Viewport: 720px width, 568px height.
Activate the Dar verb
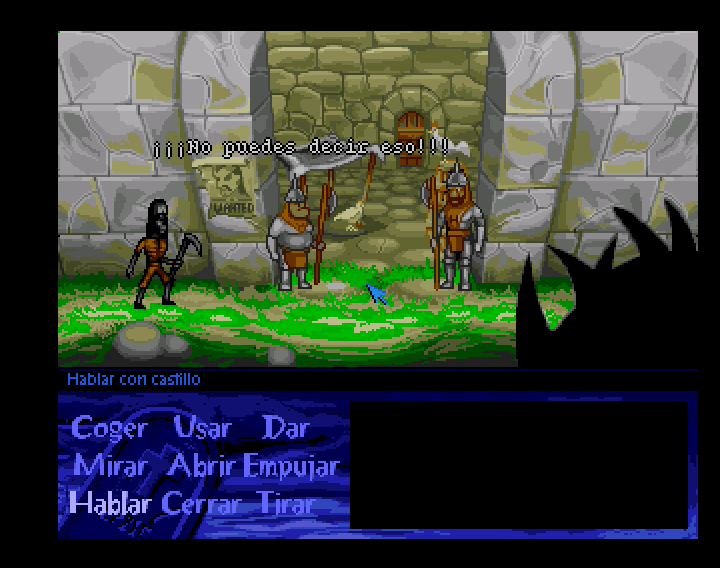tap(285, 429)
